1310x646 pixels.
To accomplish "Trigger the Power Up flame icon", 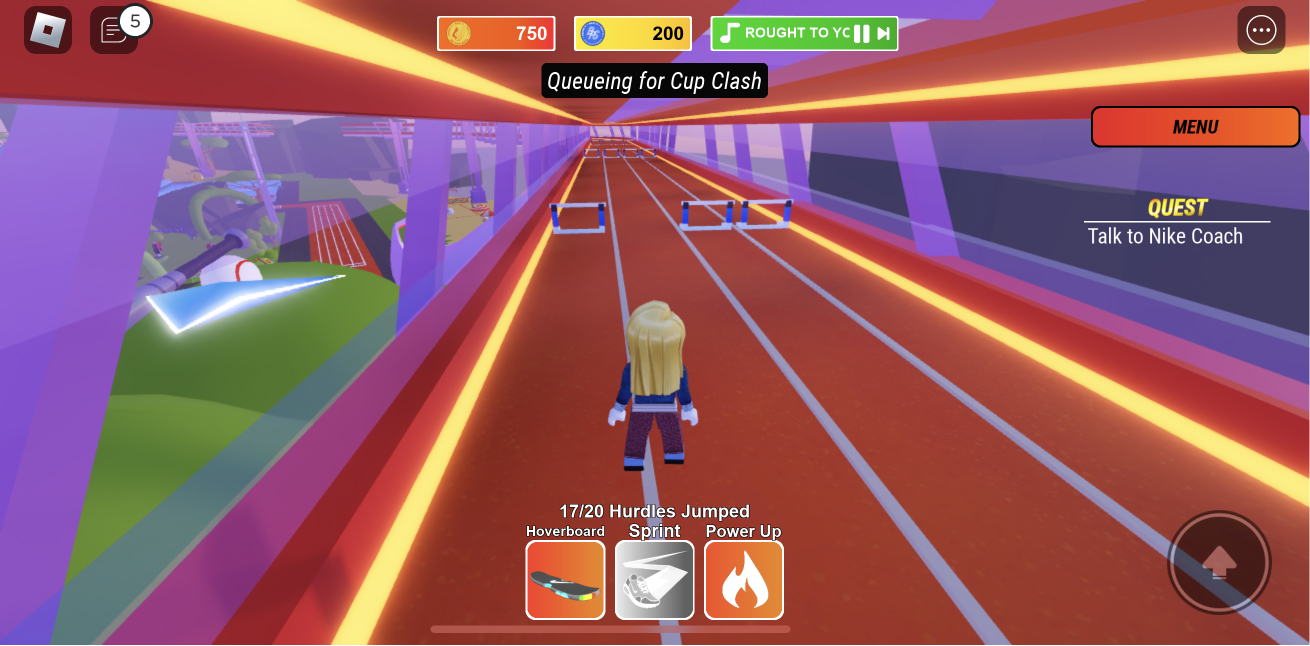I will (x=744, y=580).
